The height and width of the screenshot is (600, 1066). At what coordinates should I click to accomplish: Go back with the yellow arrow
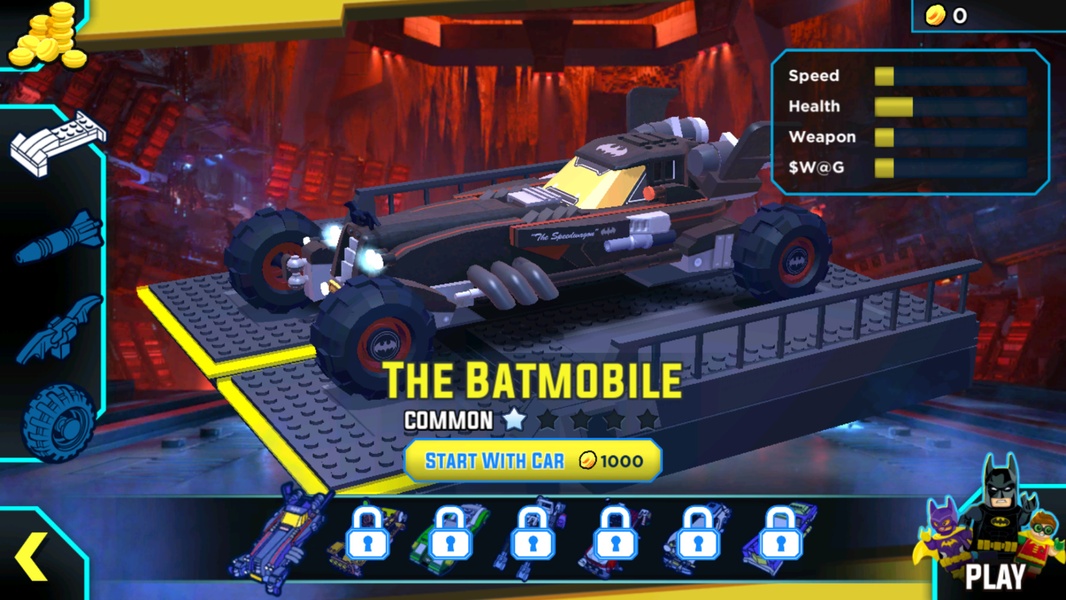[x=32, y=556]
